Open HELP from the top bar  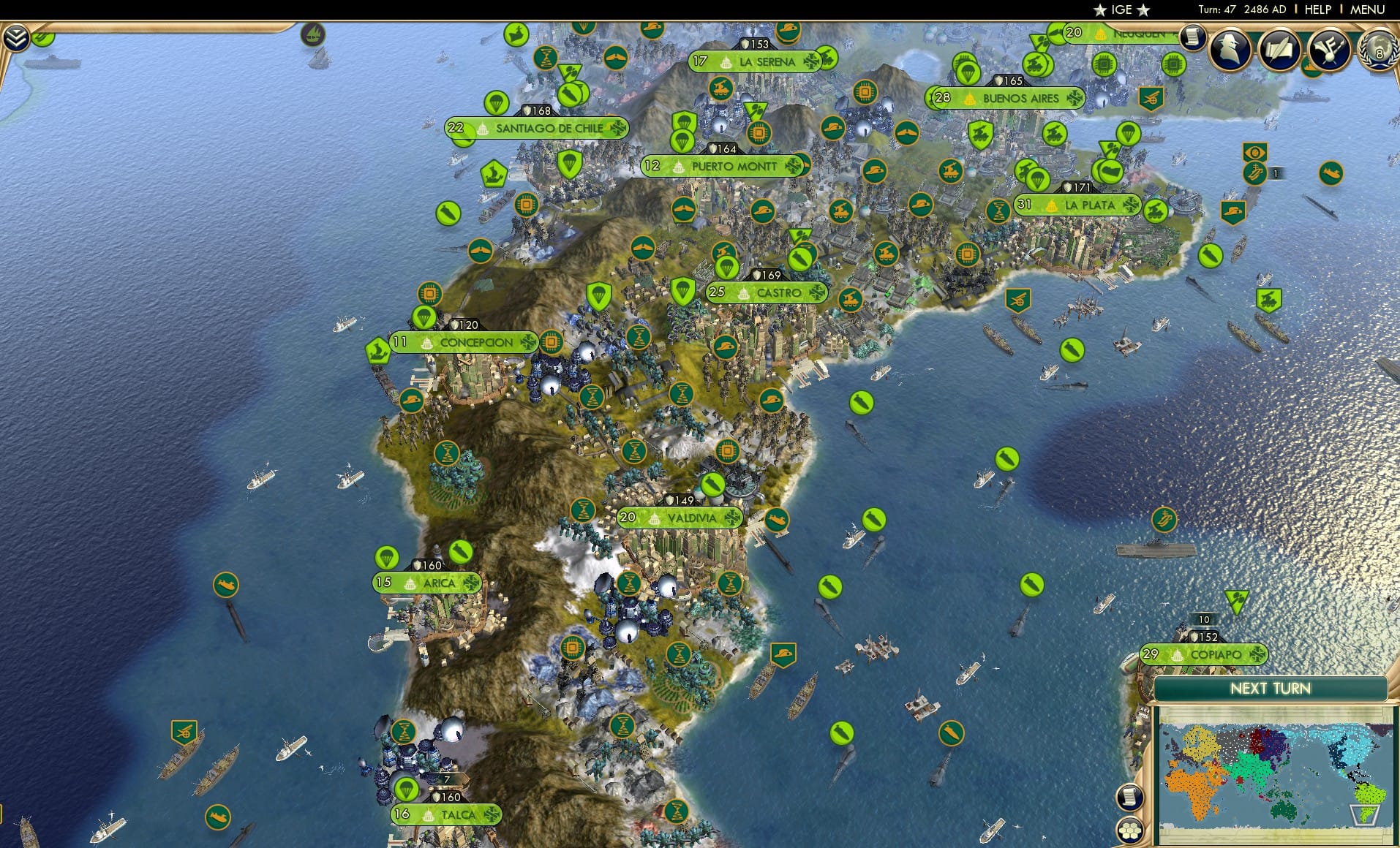point(1318,9)
